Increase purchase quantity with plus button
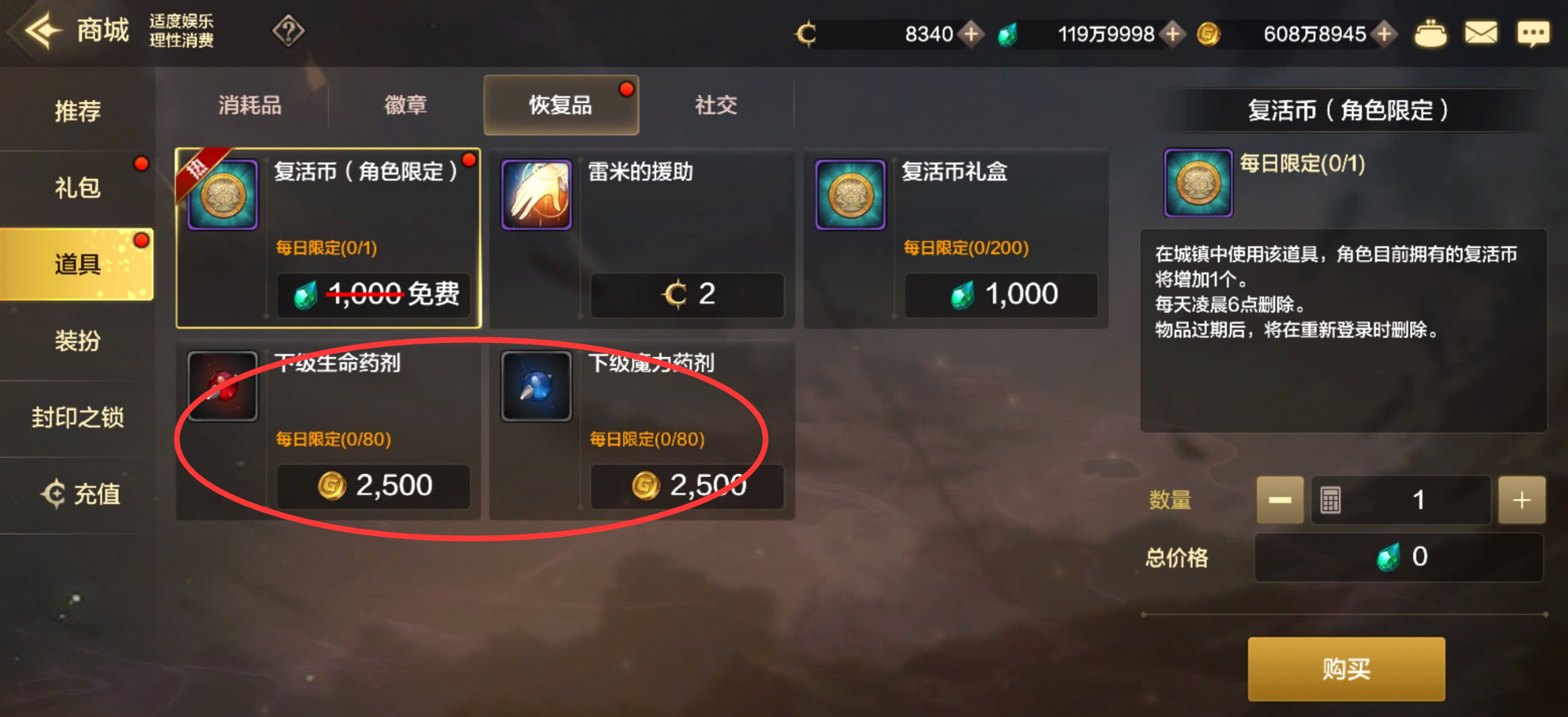This screenshot has height=717, width=1568. tap(1521, 499)
